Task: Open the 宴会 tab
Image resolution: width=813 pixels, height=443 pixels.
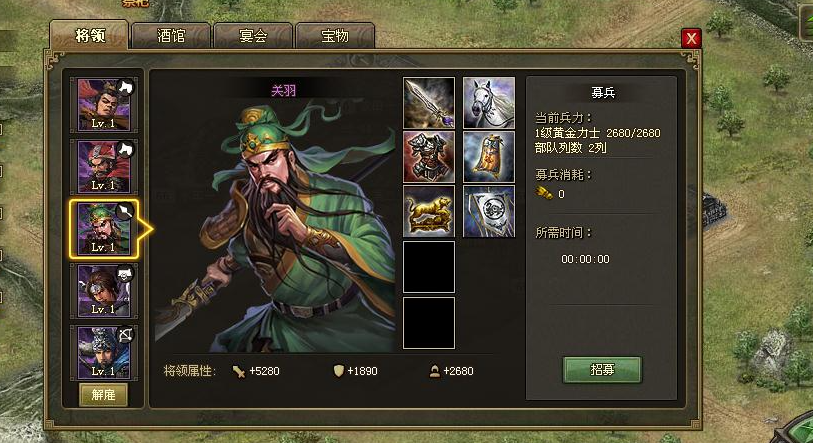Action: [x=253, y=37]
